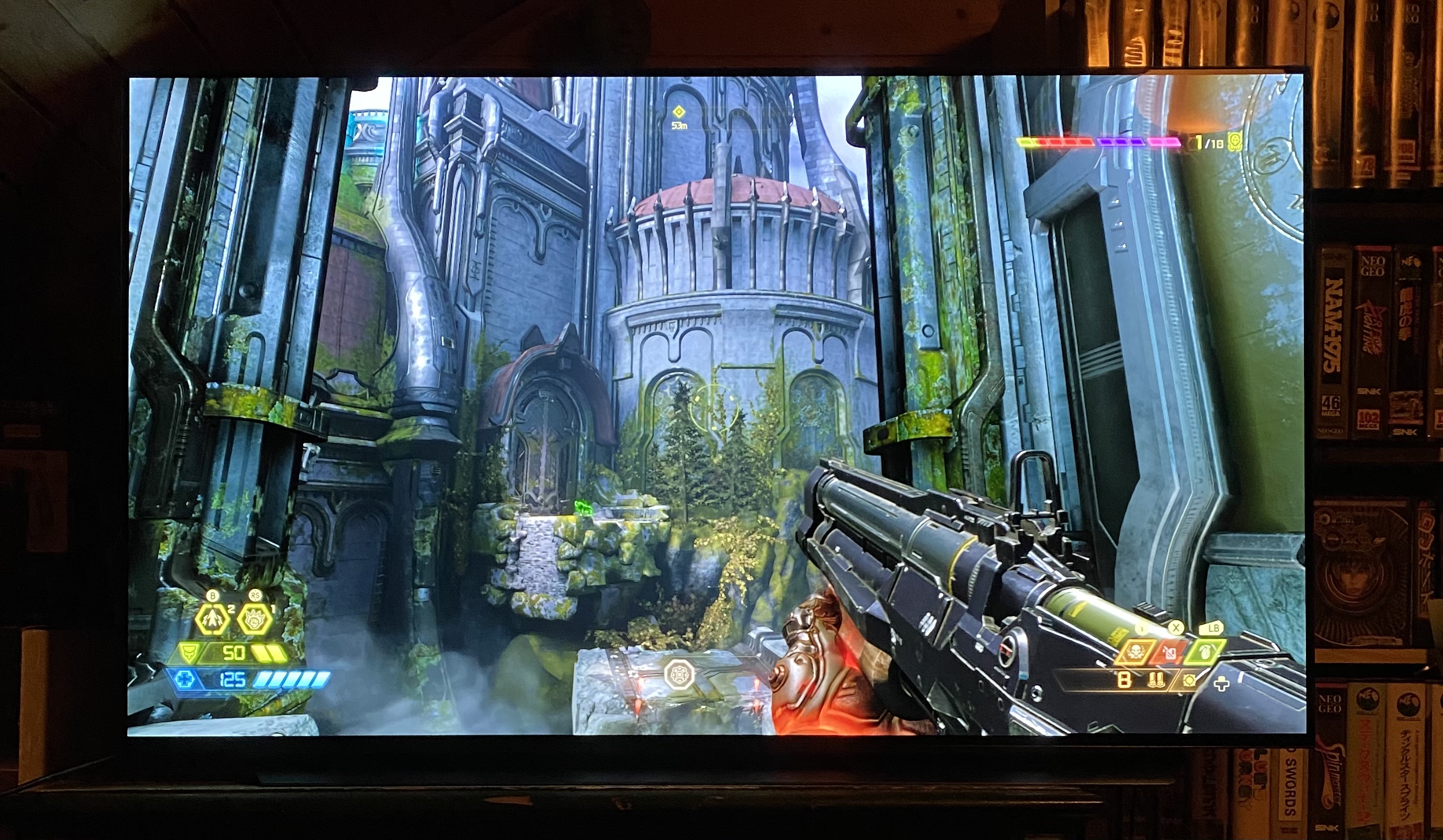1443x840 pixels.
Task: Click the blue health cross icon
Action: (185, 679)
